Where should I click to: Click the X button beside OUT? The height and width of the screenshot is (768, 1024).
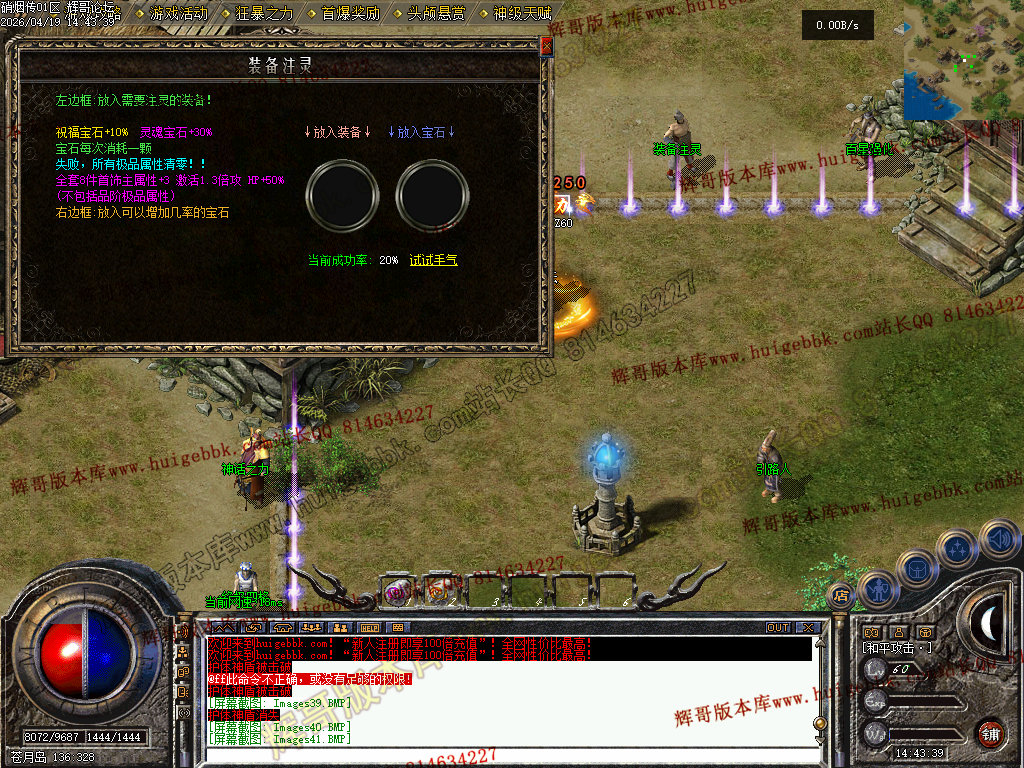(807, 627)
